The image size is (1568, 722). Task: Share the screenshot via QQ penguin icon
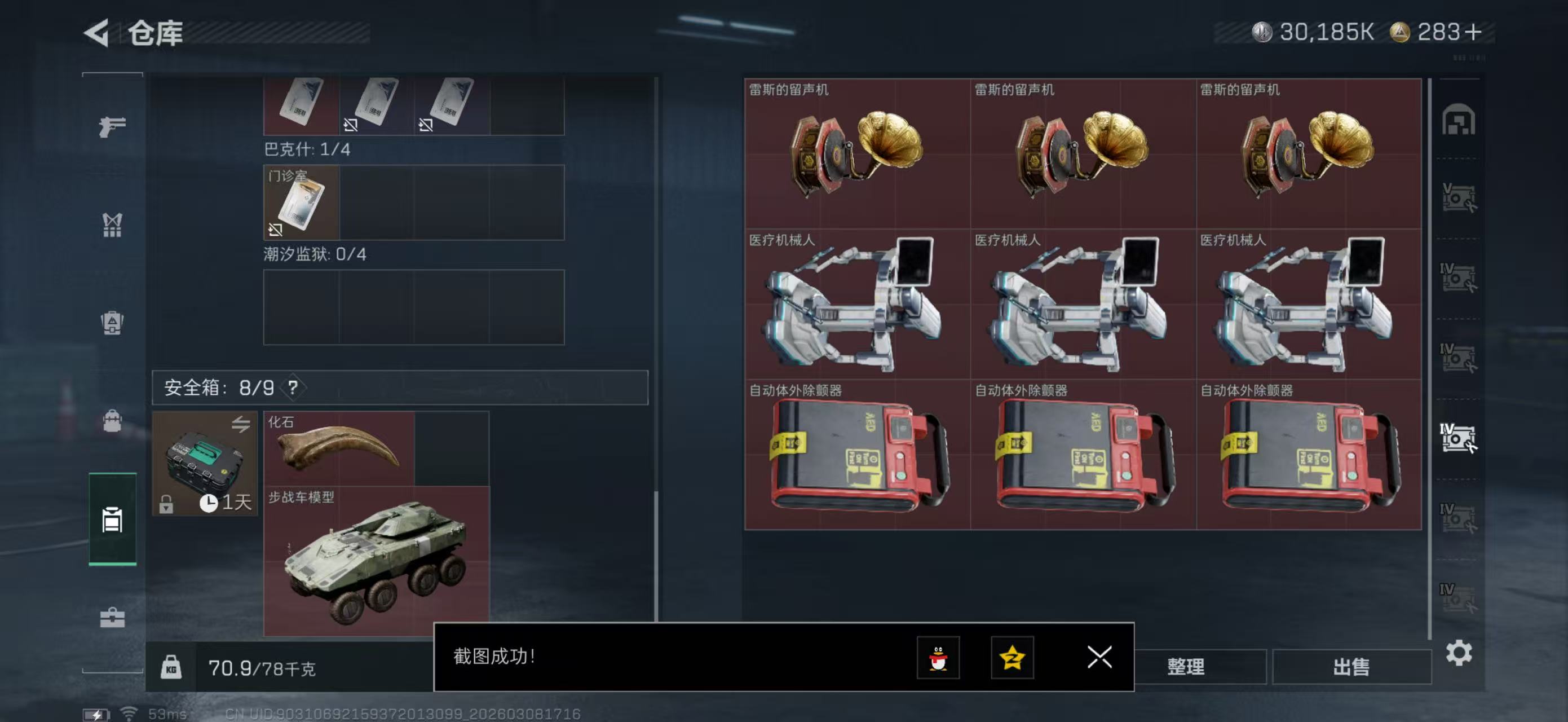click(938, 658)
